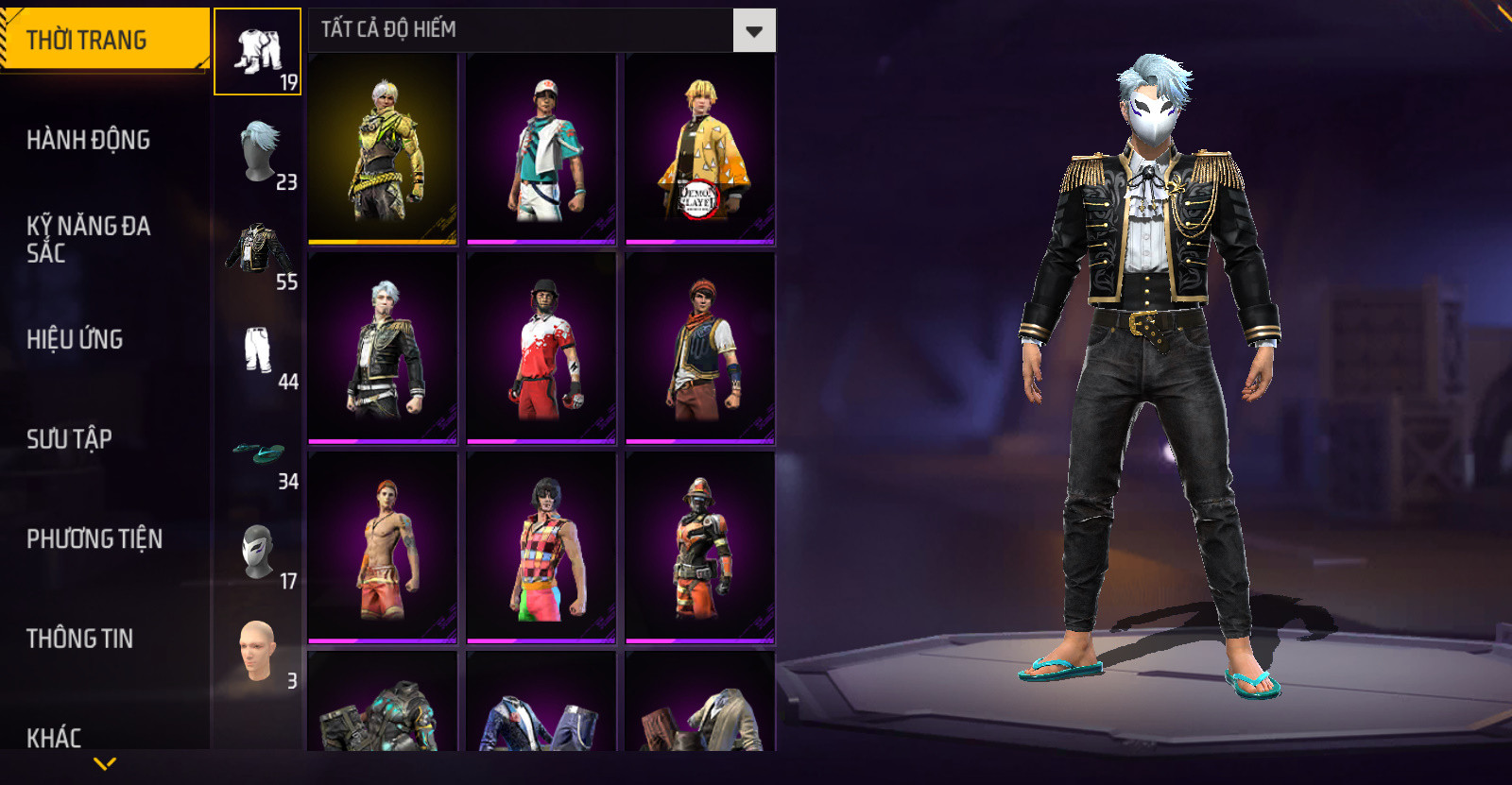Choose the red and white helmet outfit
This screenshot has width=1512, height=785.
pos(541,348)
